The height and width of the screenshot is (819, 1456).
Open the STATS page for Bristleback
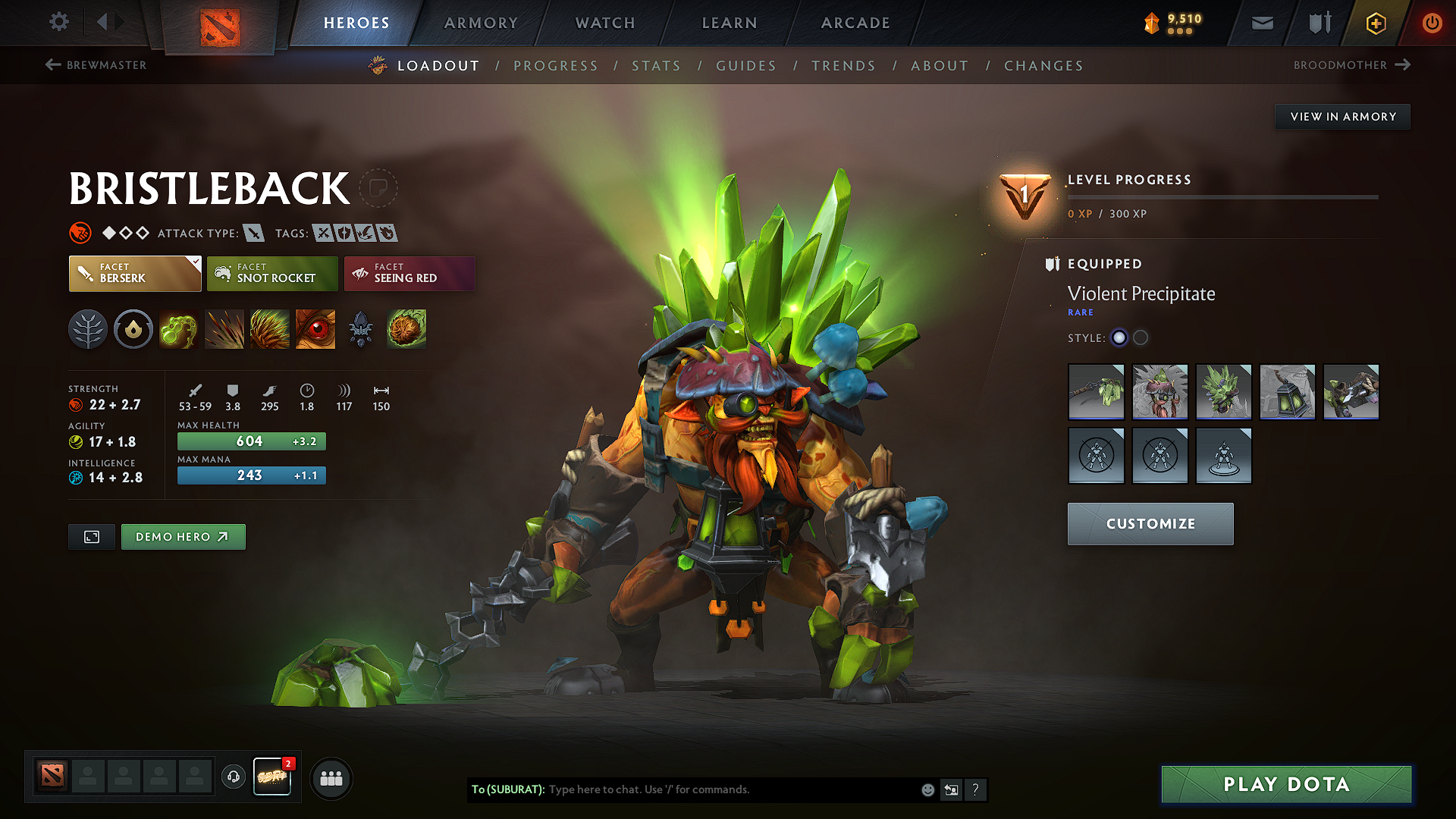tap(656, 66)
